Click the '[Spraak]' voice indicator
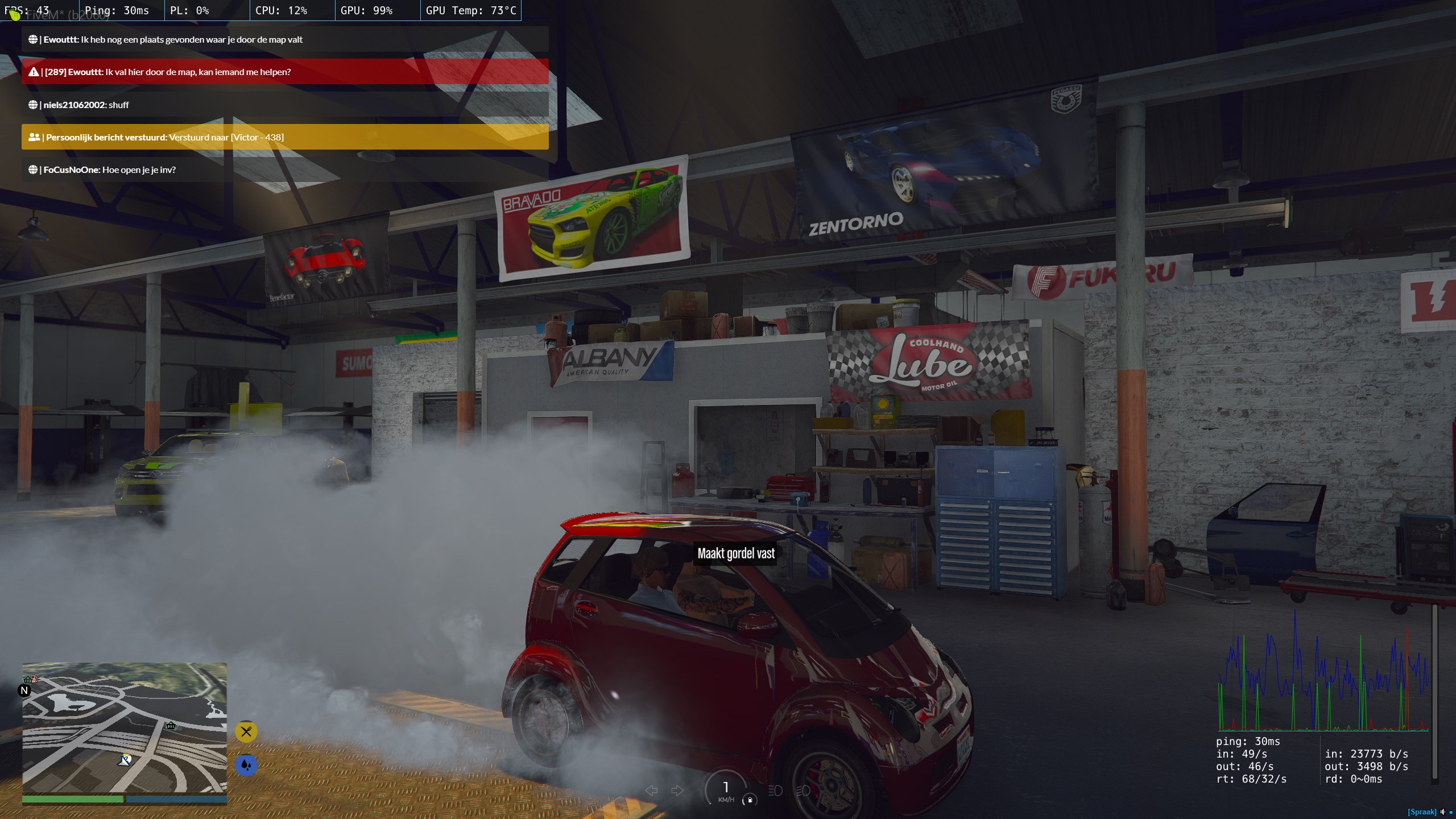The height and width of the screenshot is (819, 1456). (1421, 812)
